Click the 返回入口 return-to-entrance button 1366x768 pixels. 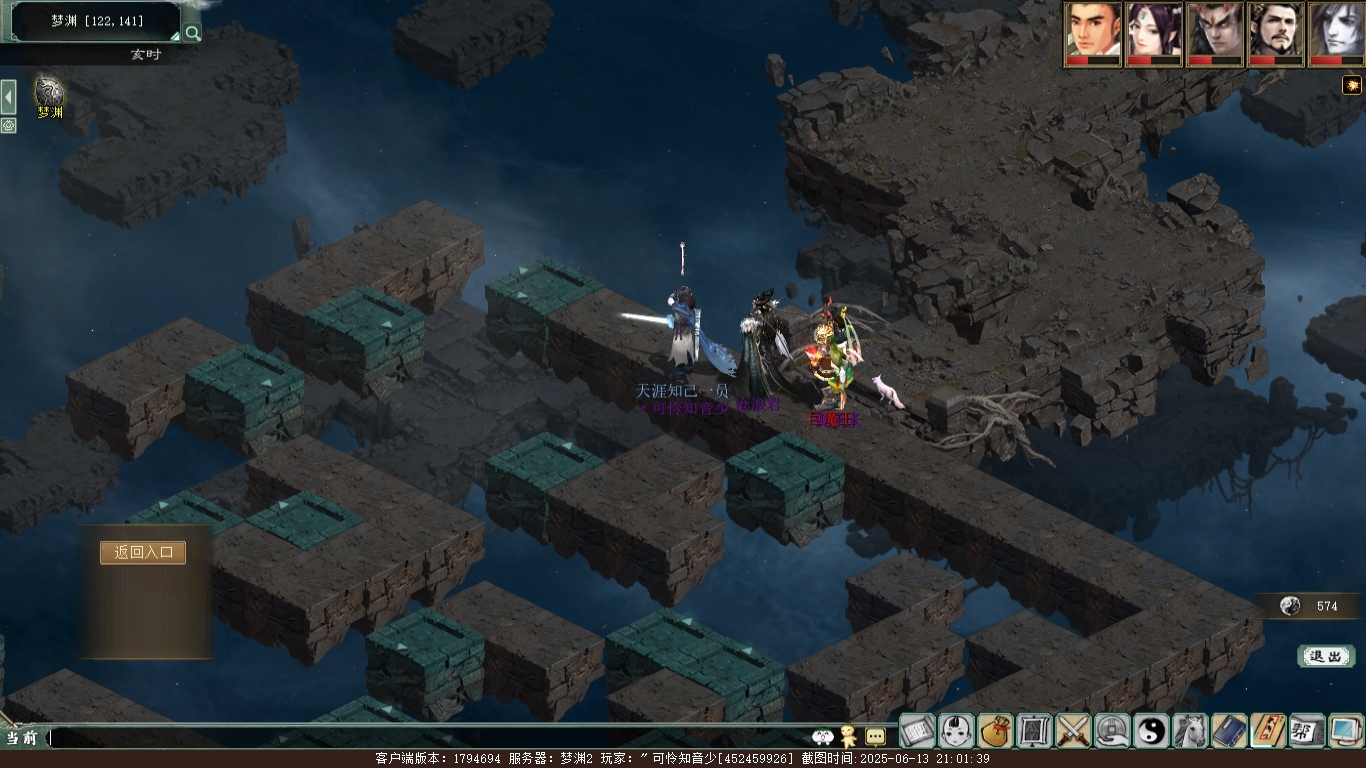(x=143, y=552)
